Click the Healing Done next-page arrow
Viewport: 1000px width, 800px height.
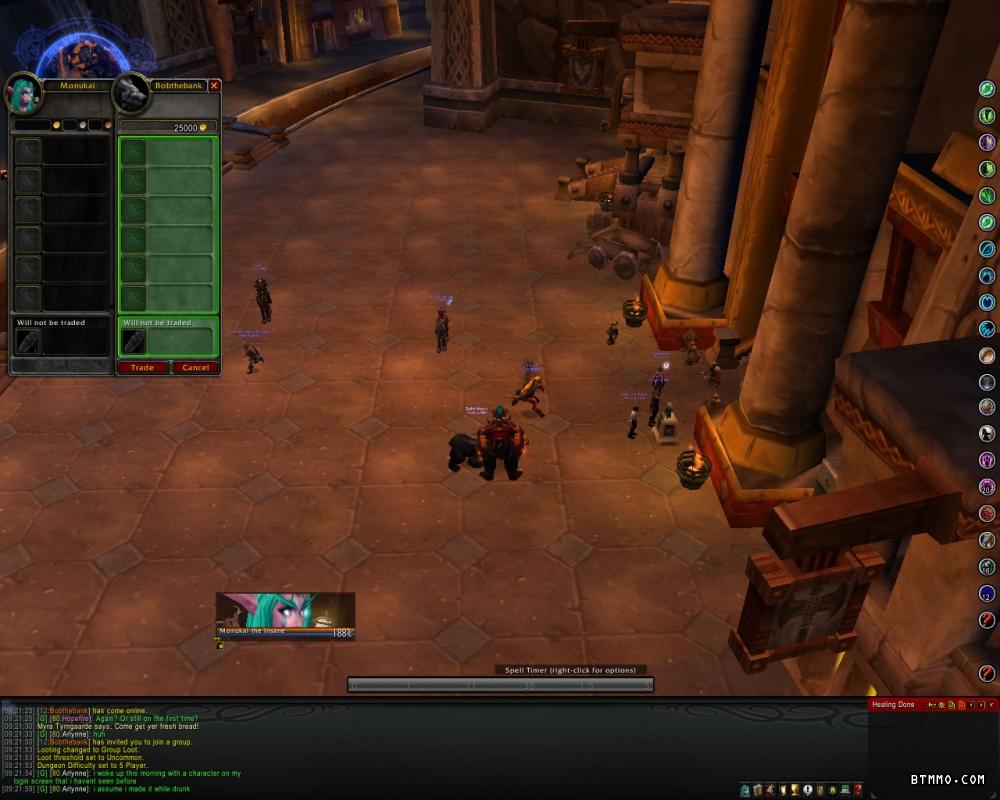click(980, 705)
